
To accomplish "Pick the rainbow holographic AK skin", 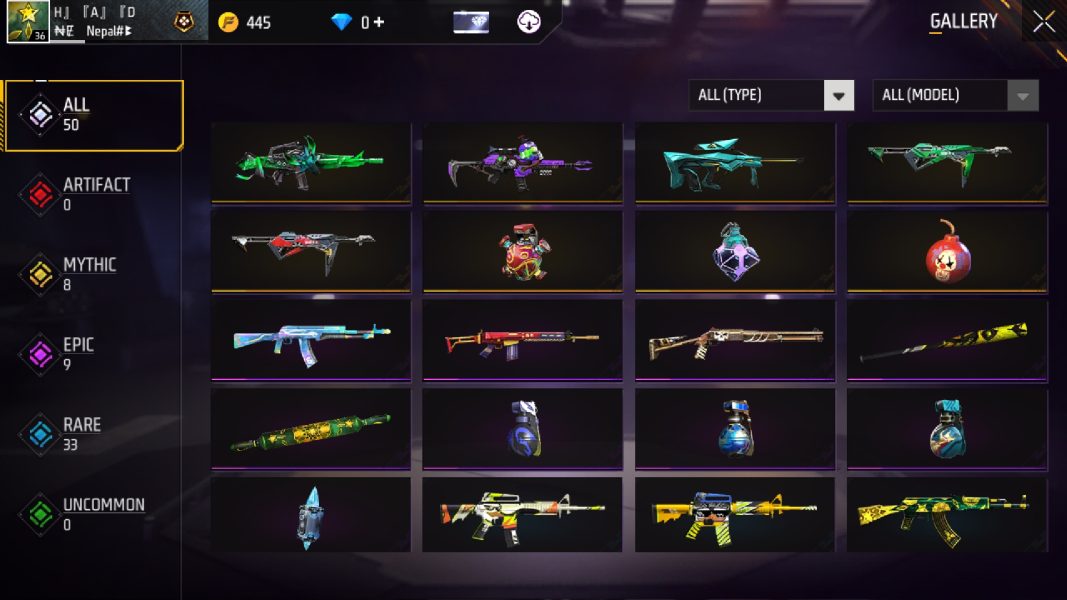I will click(311, 340).
